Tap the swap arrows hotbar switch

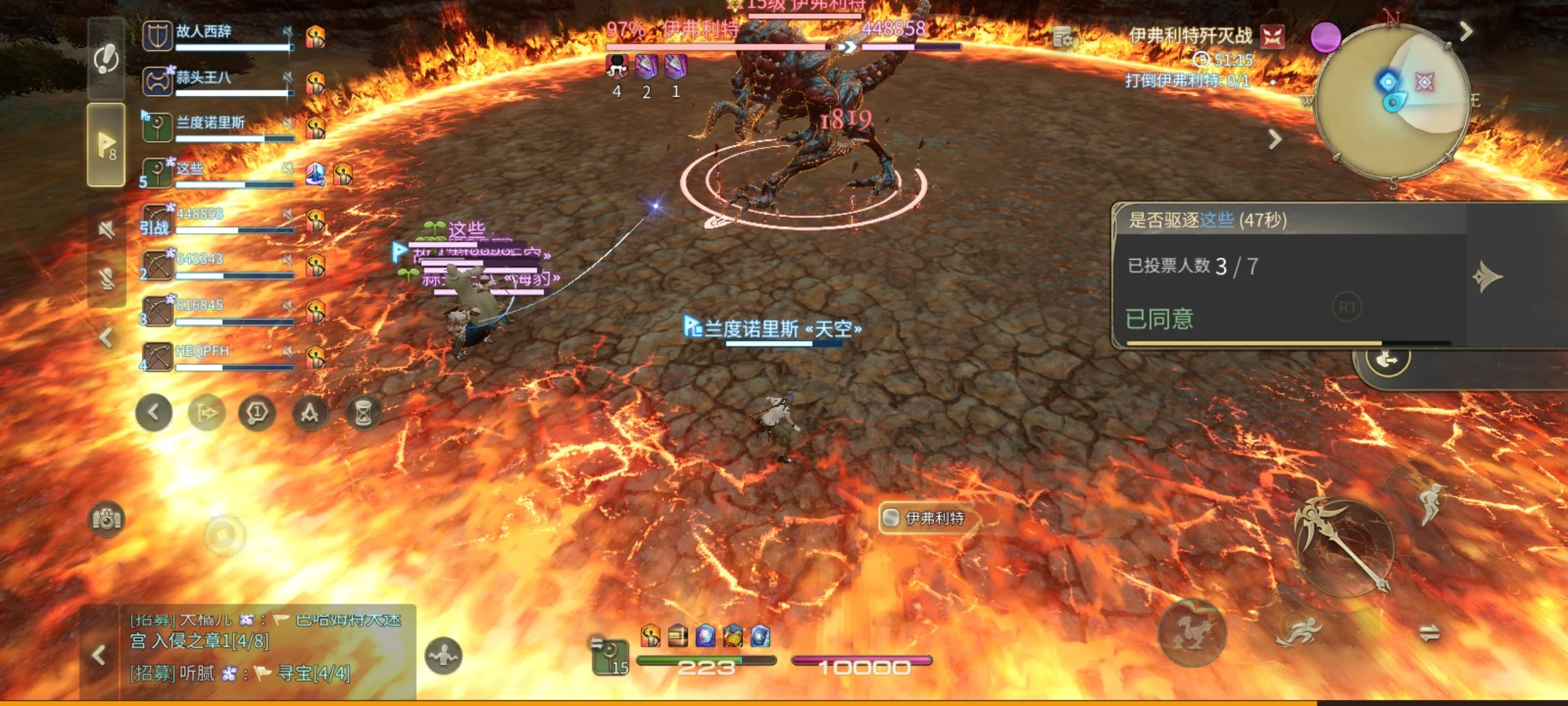(x=1429, y=633)
